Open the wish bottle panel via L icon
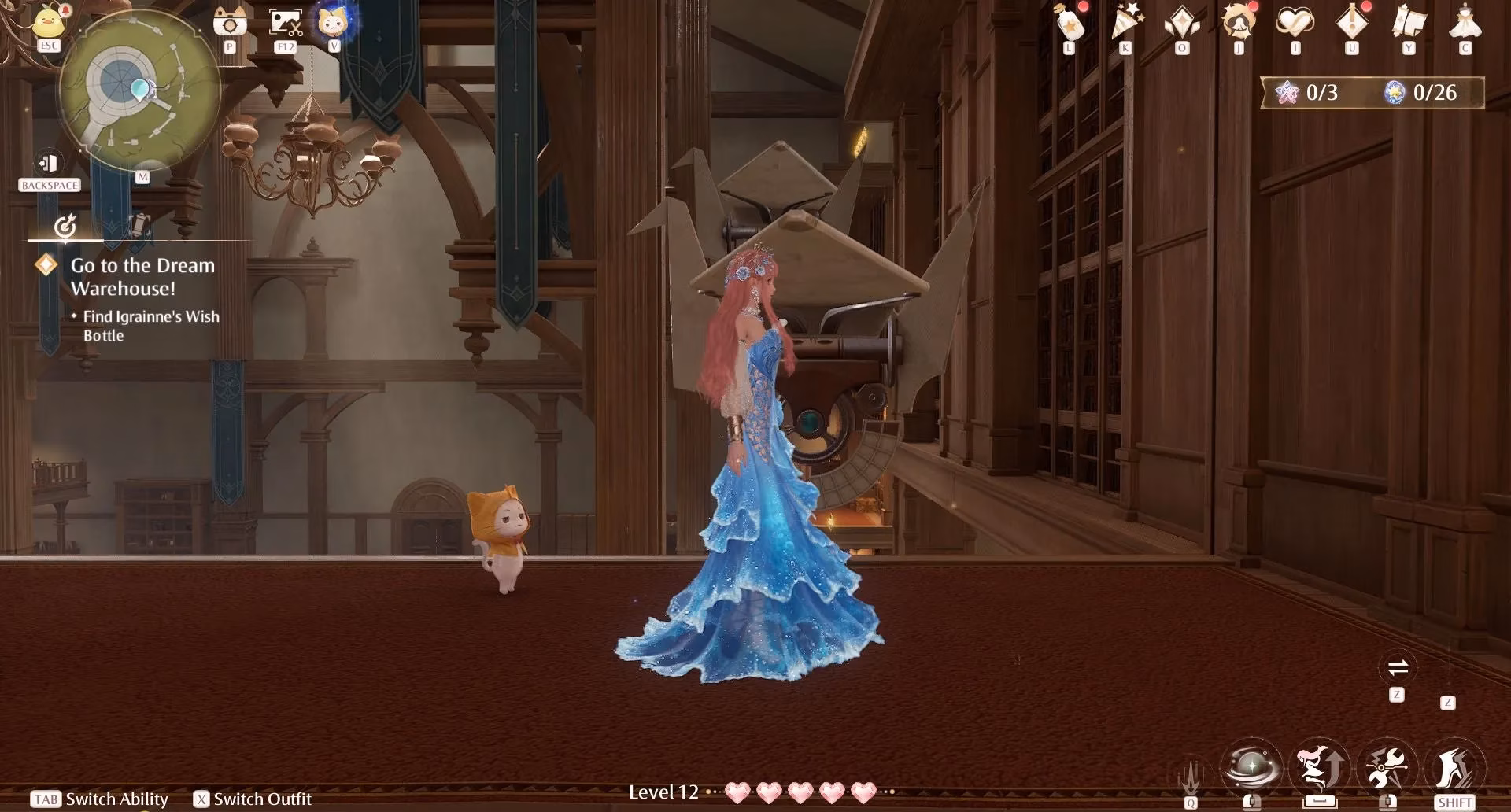This screenshot has height=812, width=1511. pos(1068,24)
